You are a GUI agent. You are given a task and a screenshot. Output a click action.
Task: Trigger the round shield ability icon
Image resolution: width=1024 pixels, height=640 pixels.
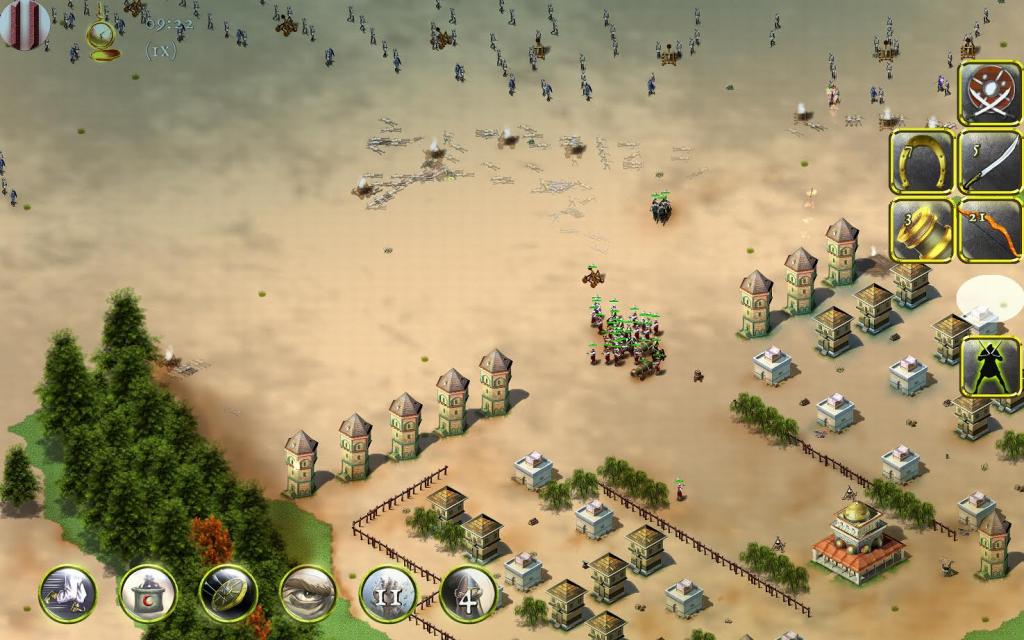[x=228, y=594]
